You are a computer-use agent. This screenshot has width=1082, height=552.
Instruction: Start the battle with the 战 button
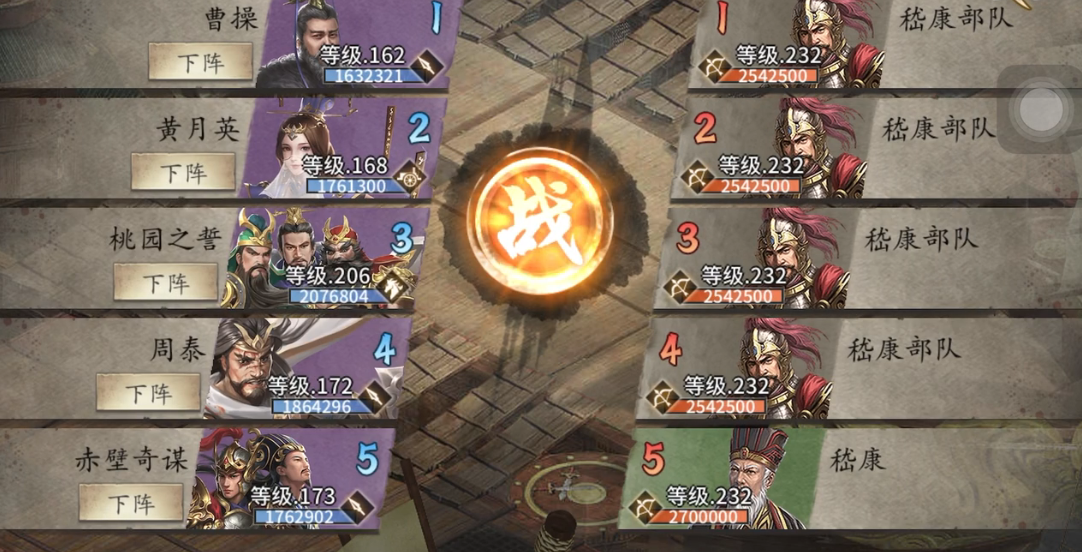[541, 221]
